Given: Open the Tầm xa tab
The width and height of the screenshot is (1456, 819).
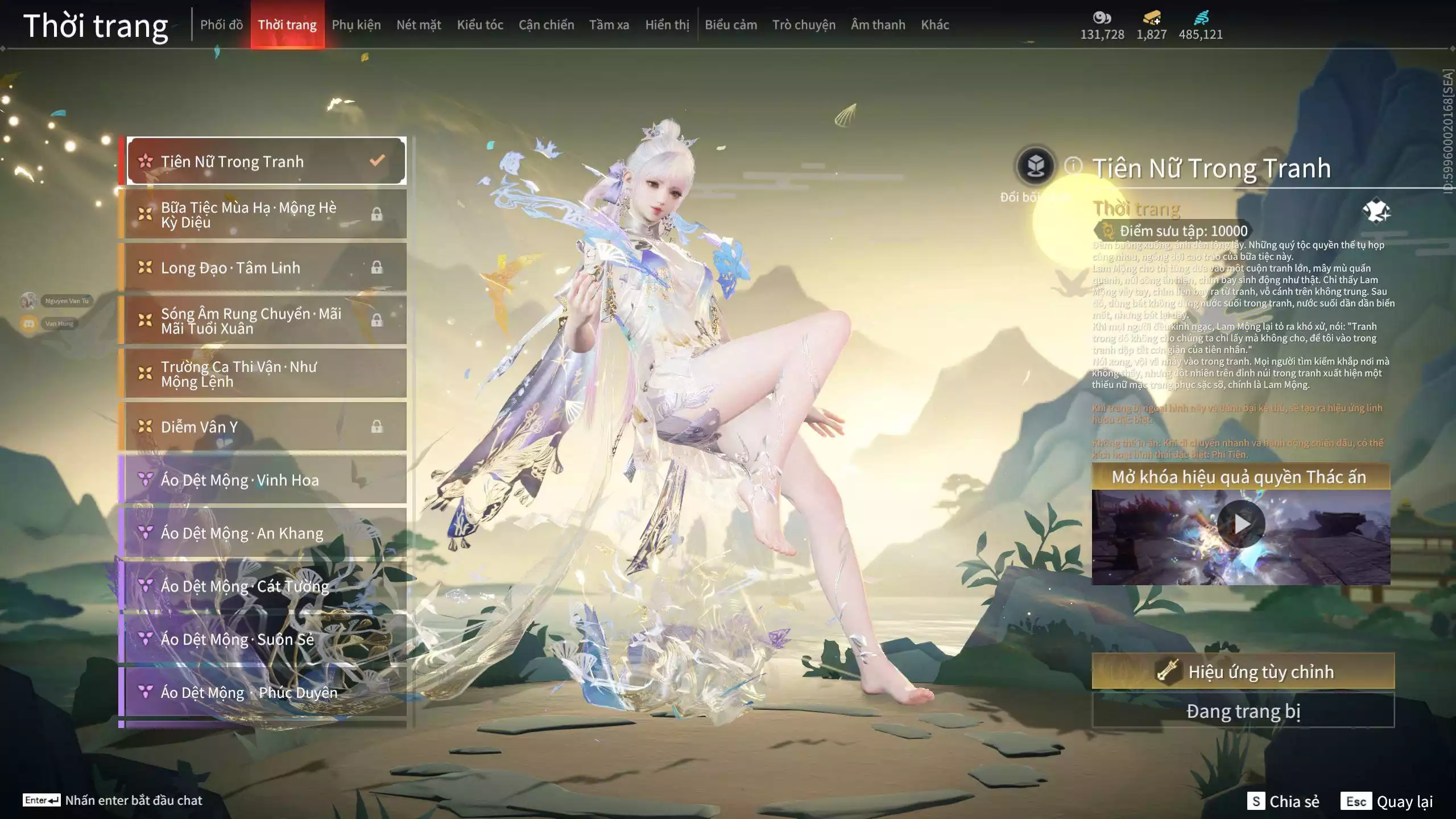Looking at the screenshot, I should click(x=609, y=25).
